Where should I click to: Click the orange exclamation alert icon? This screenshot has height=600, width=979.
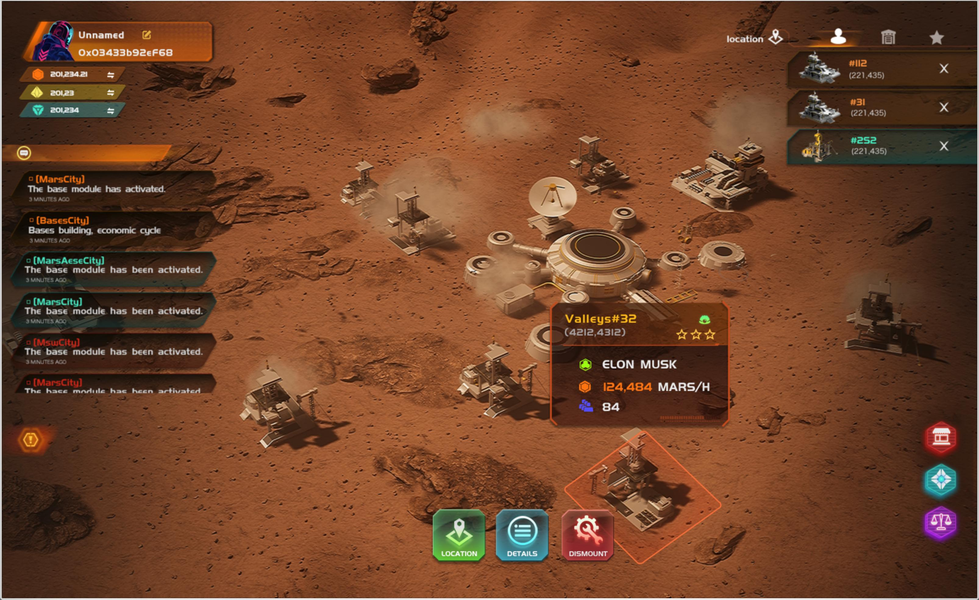click(x=31, y=439)
